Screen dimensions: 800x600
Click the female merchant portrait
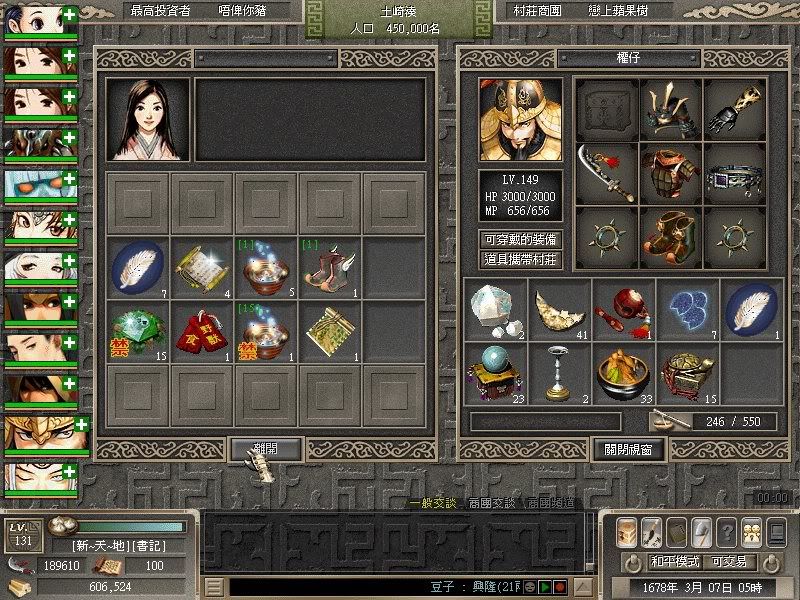148,119
